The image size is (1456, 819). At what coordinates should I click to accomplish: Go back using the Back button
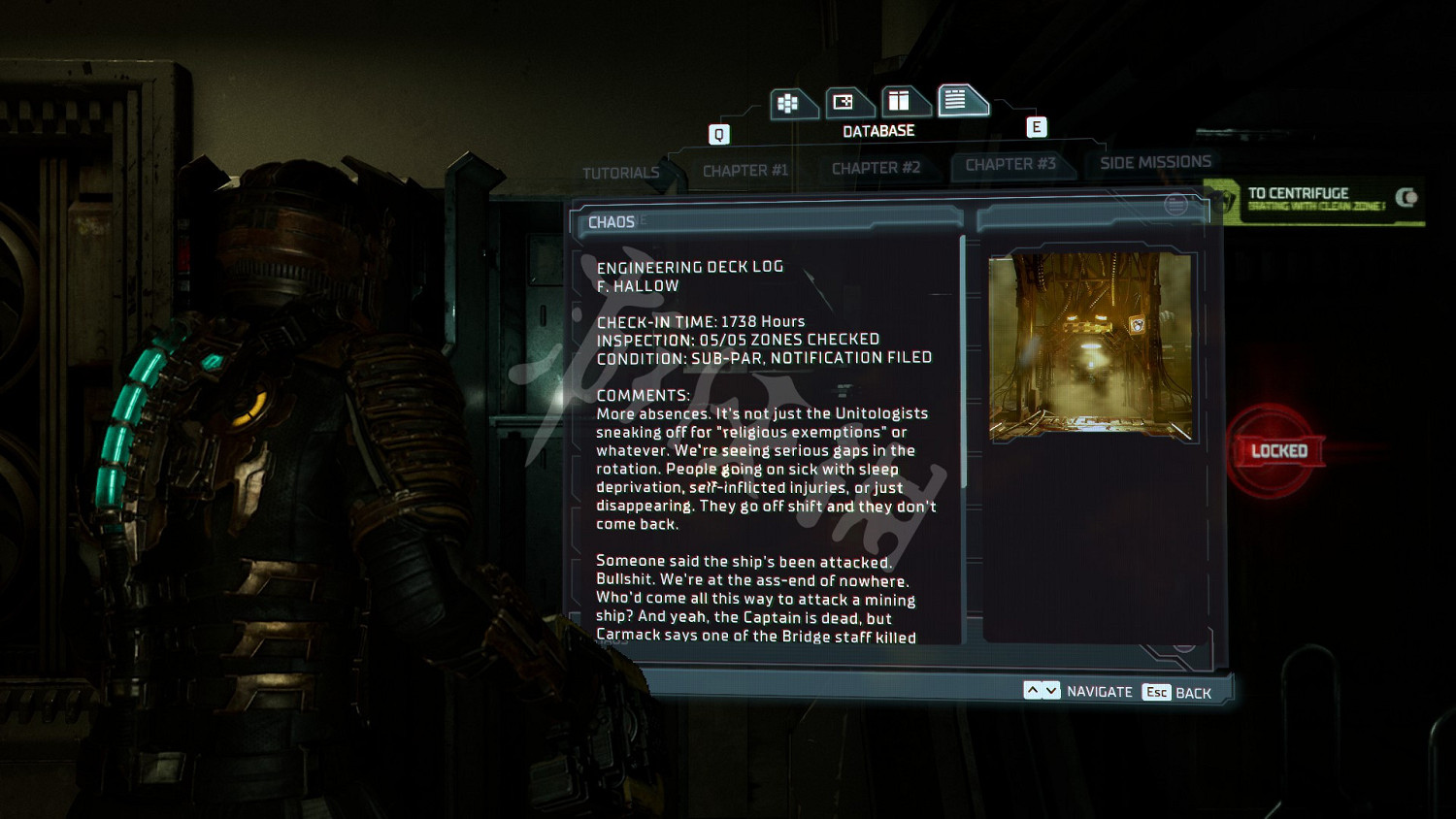click(1177, 692)
